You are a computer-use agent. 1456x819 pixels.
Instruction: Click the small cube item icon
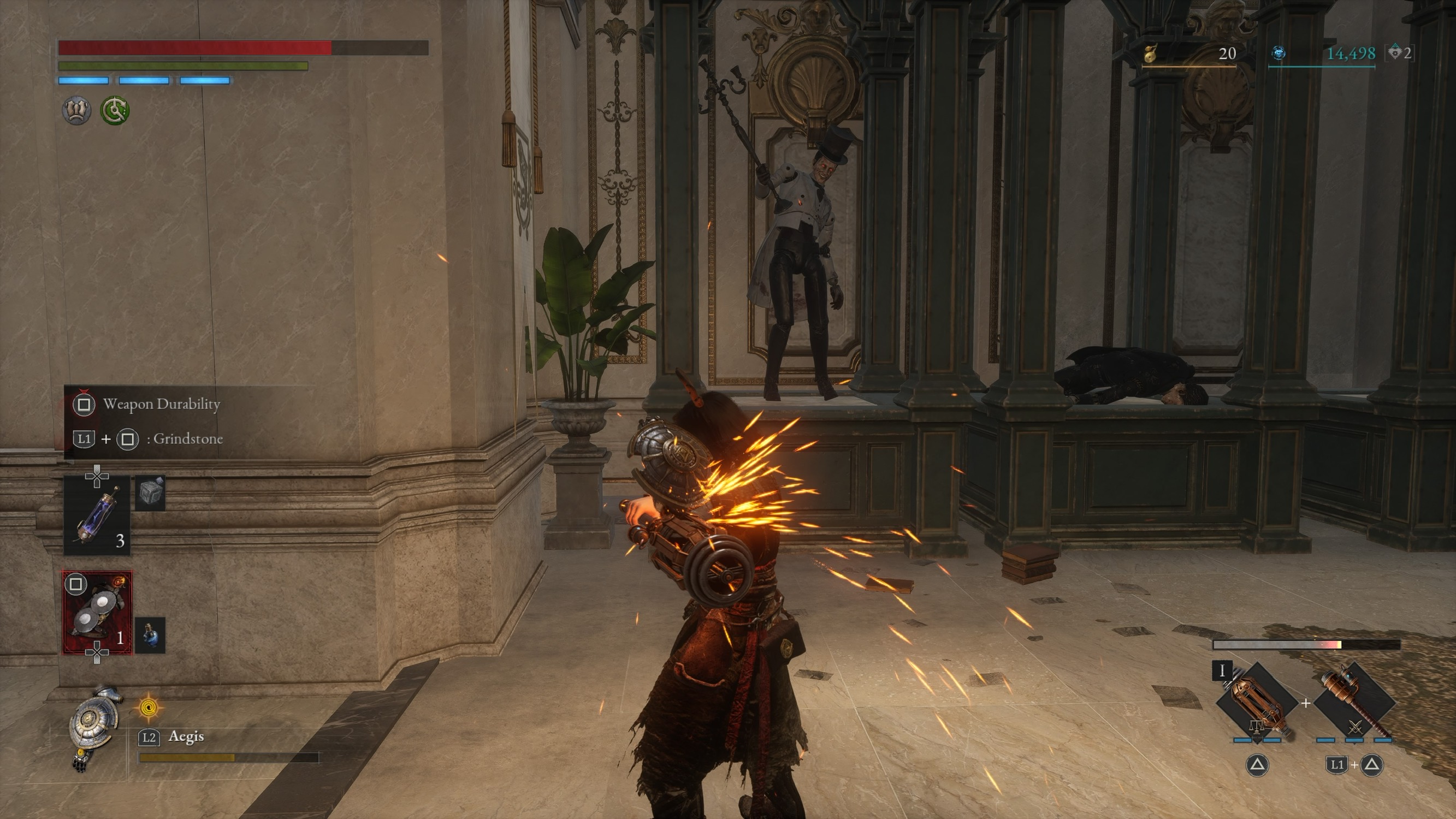[x=150, y=493]
